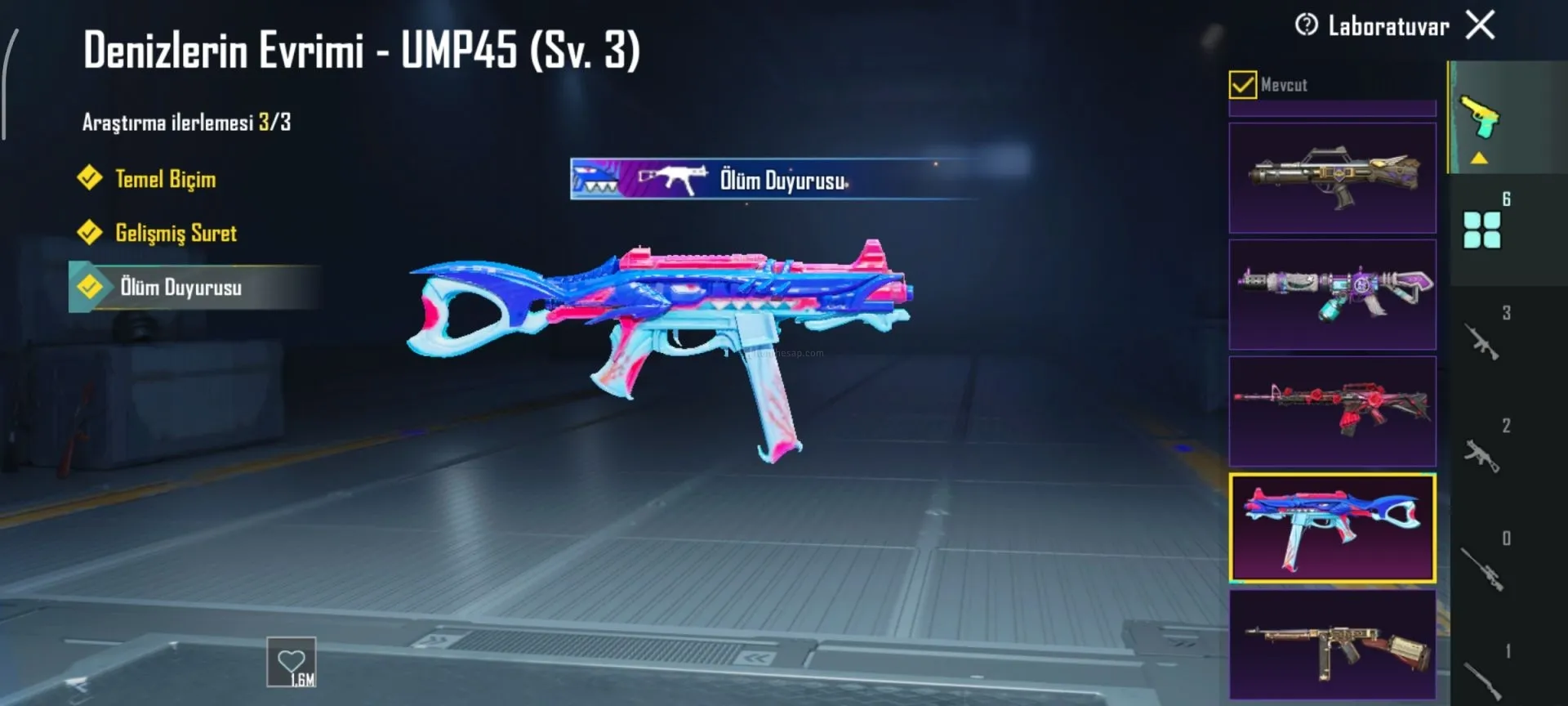Screen dimensions: 1568x706
Task: Open the four-squares all weapons category
Action: [x=1482, y=229]
